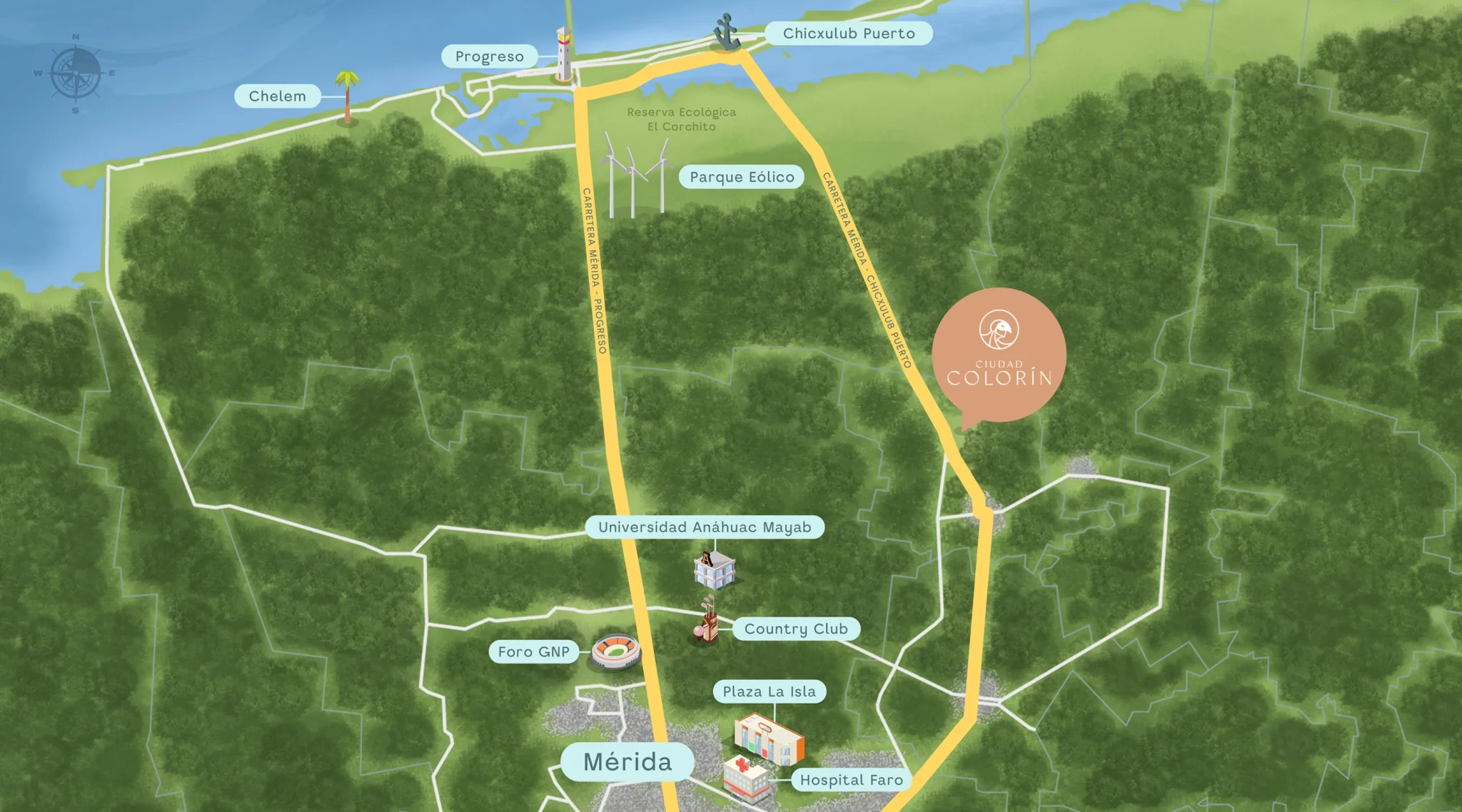Open the Chicxulub Puerto marker label
Image resolution: width=1462 pixels, height=812 pixels.
[x=848, y=34]
